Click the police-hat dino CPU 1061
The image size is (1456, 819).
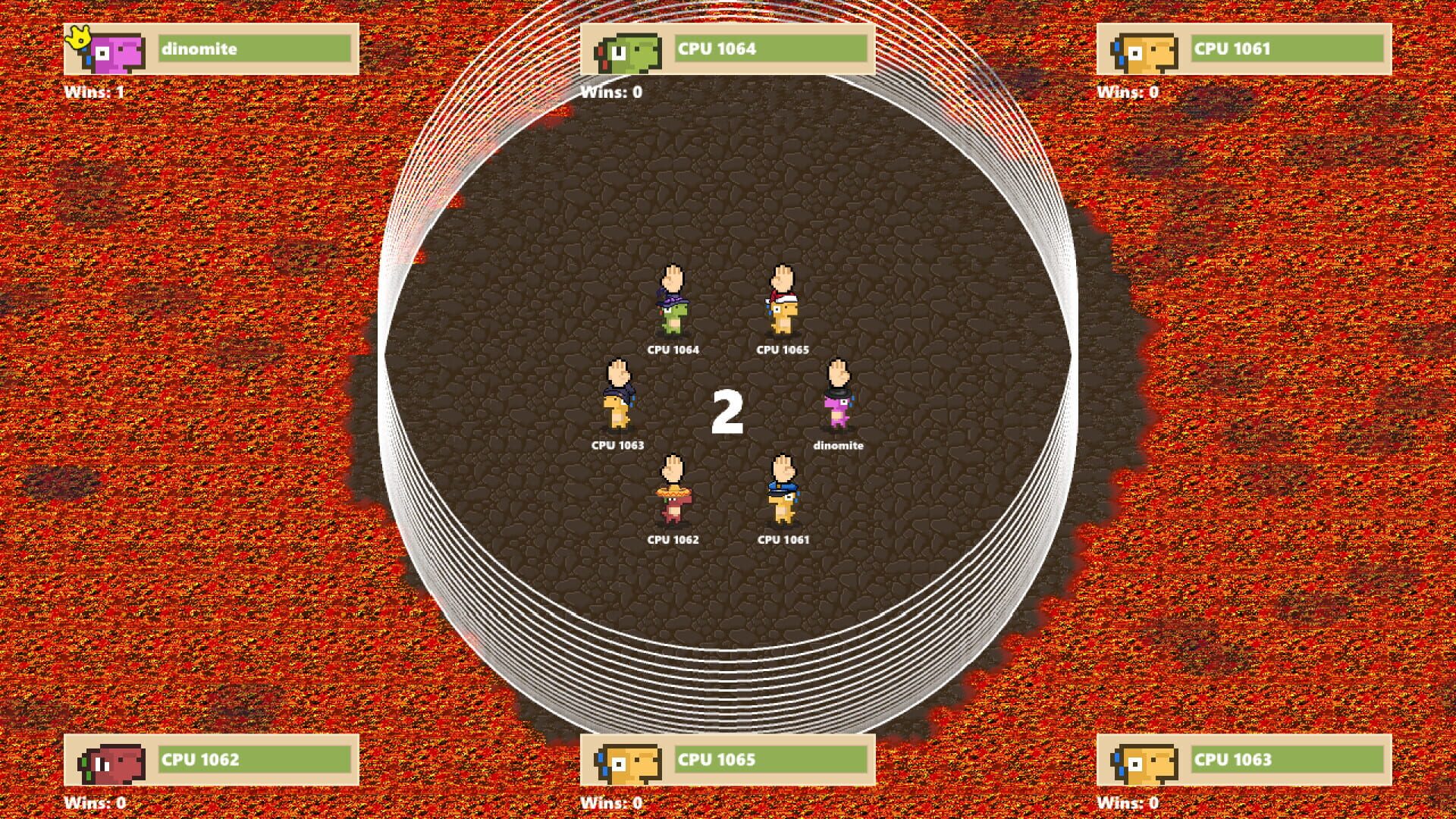click(783, 504)
